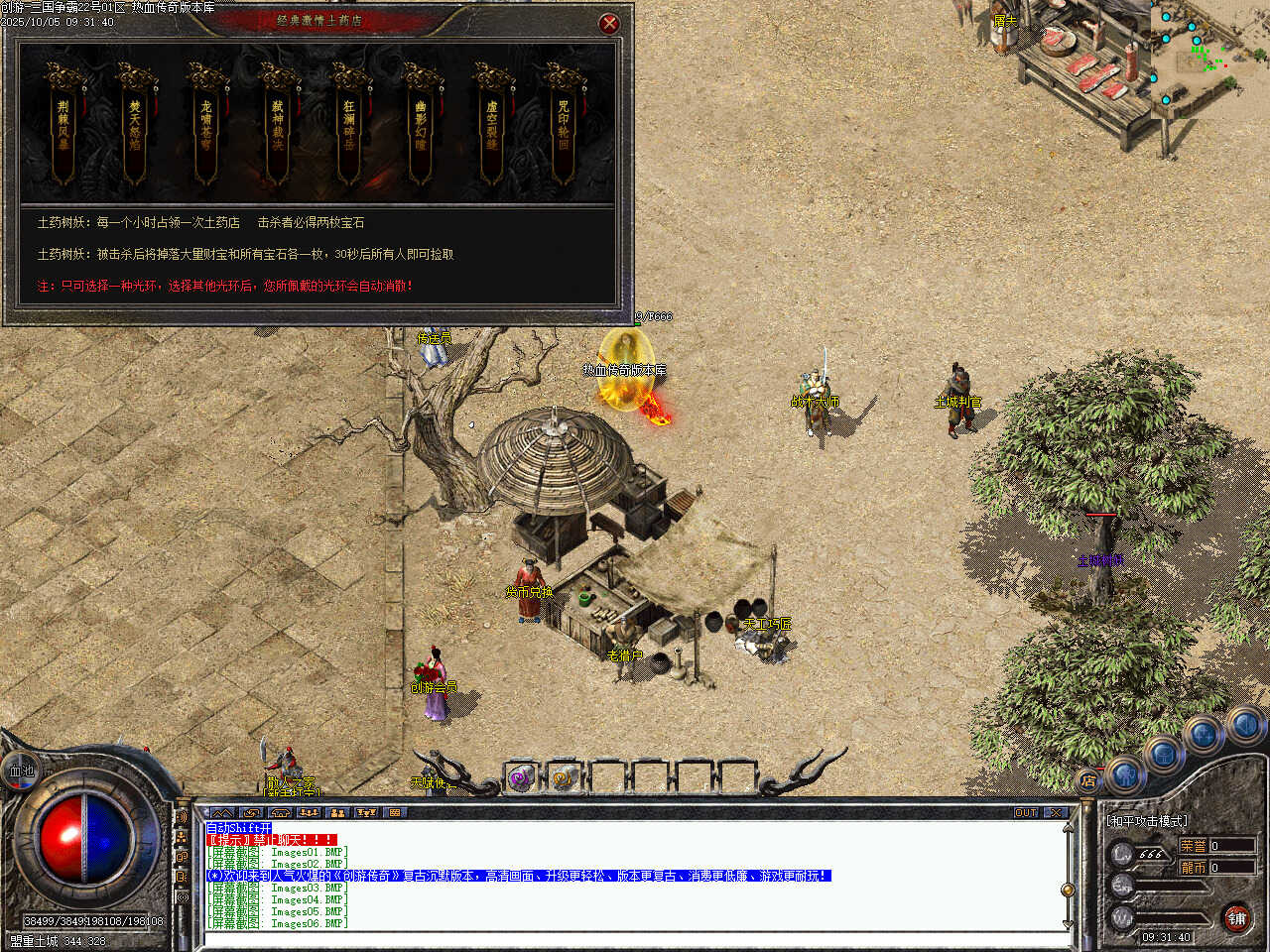
Task: Click the chat text input field
Action: click(x=635, y=937)
